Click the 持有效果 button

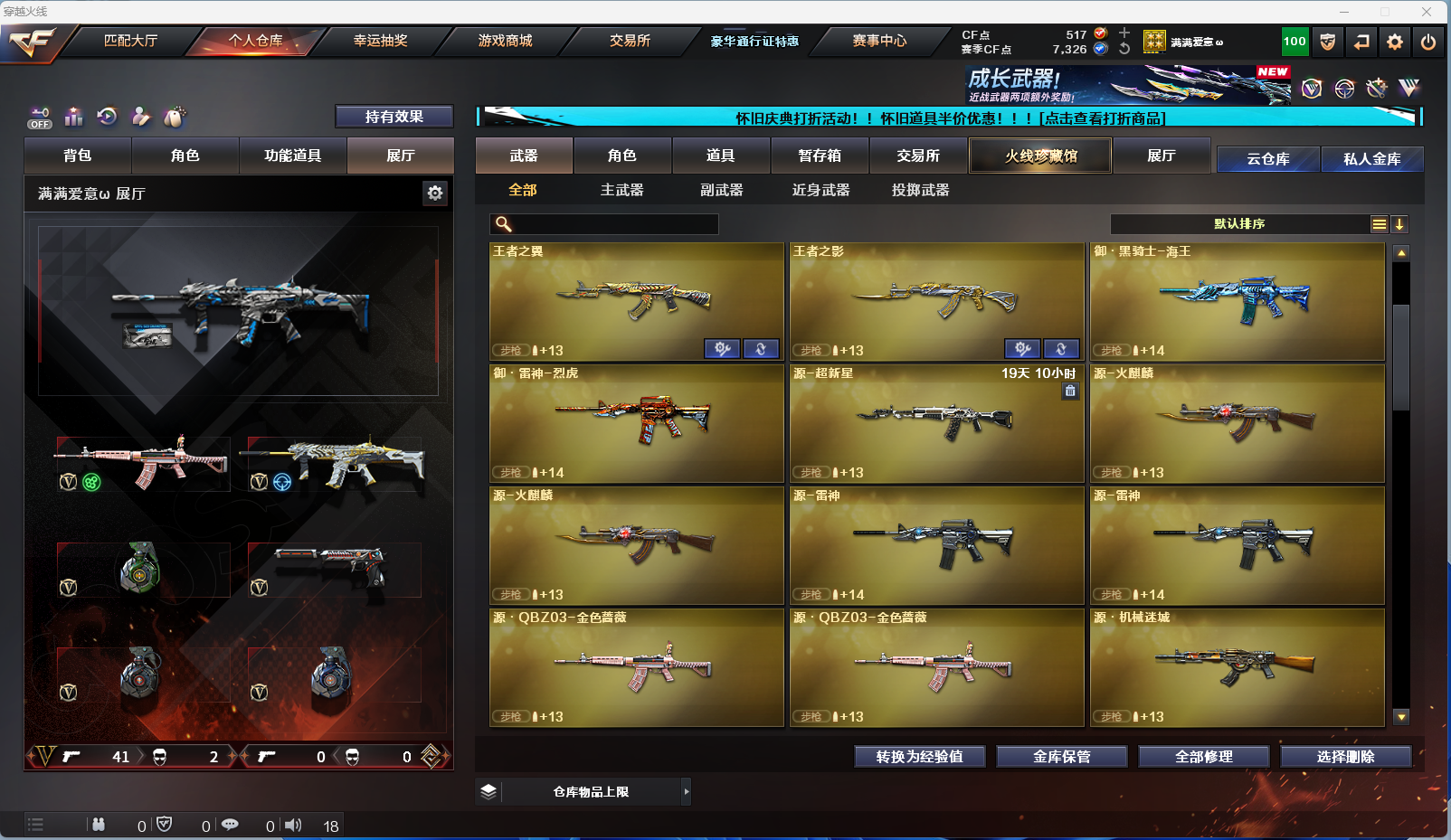coord(394,117)
